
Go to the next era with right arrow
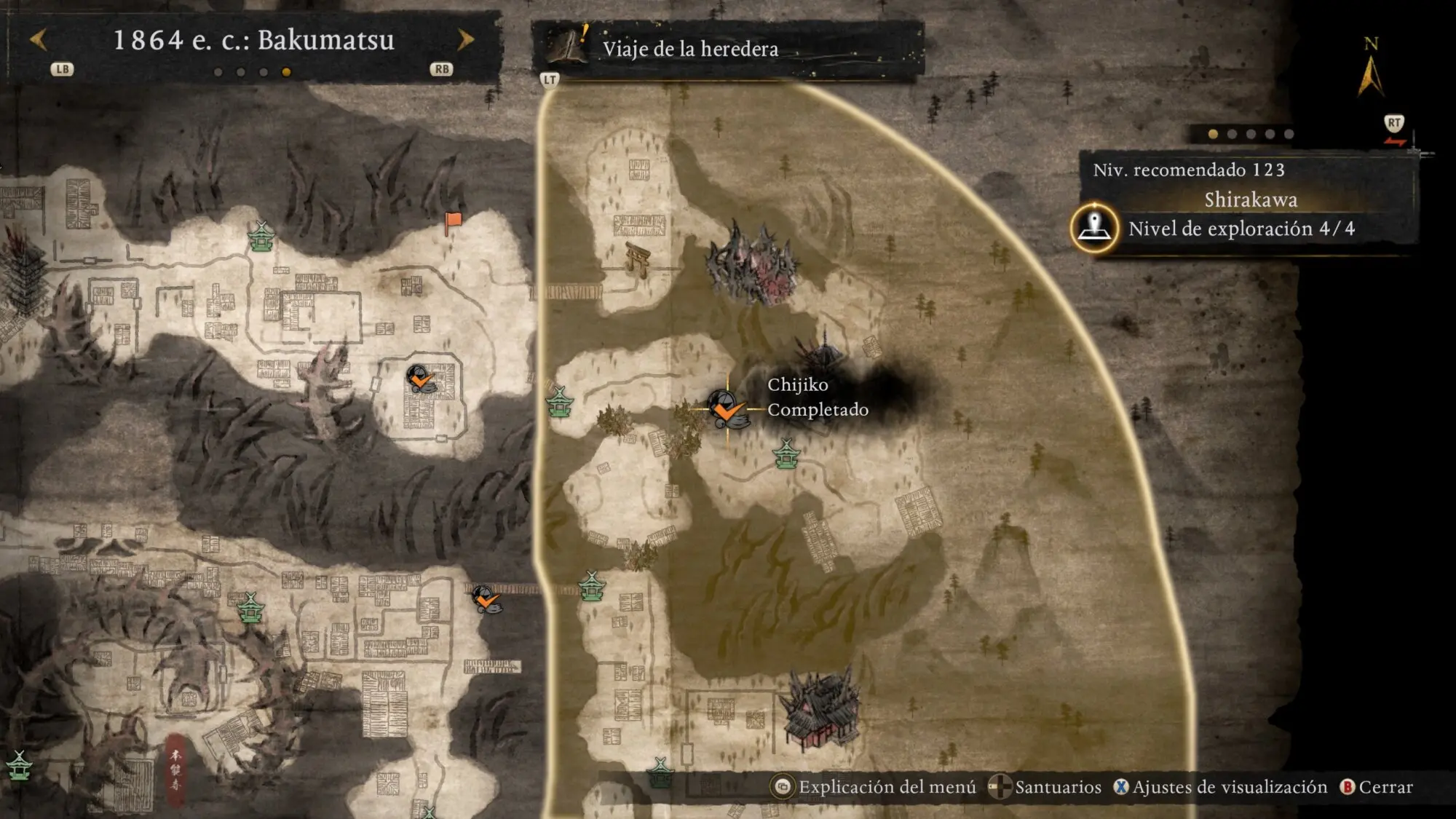point(466,40)
